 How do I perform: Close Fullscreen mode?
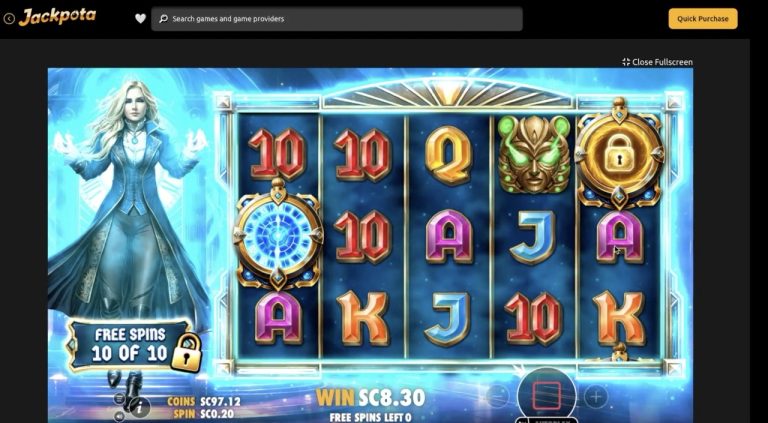[657, 62]
